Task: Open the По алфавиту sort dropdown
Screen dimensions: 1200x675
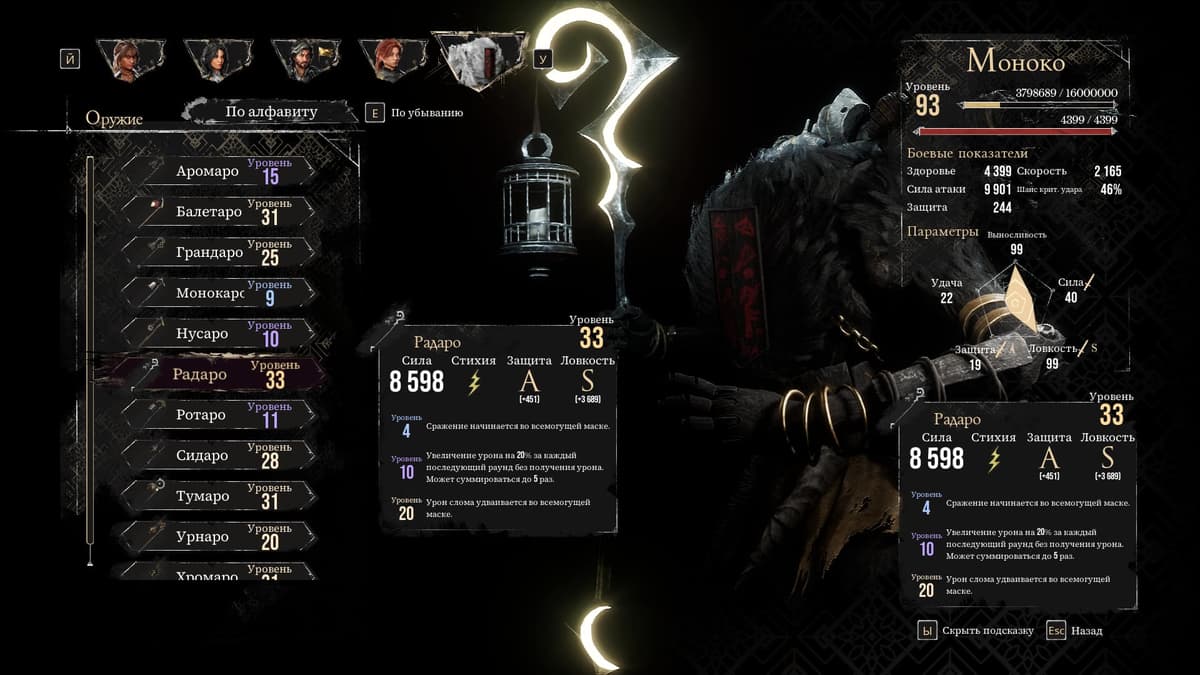Action: [271, 112]
